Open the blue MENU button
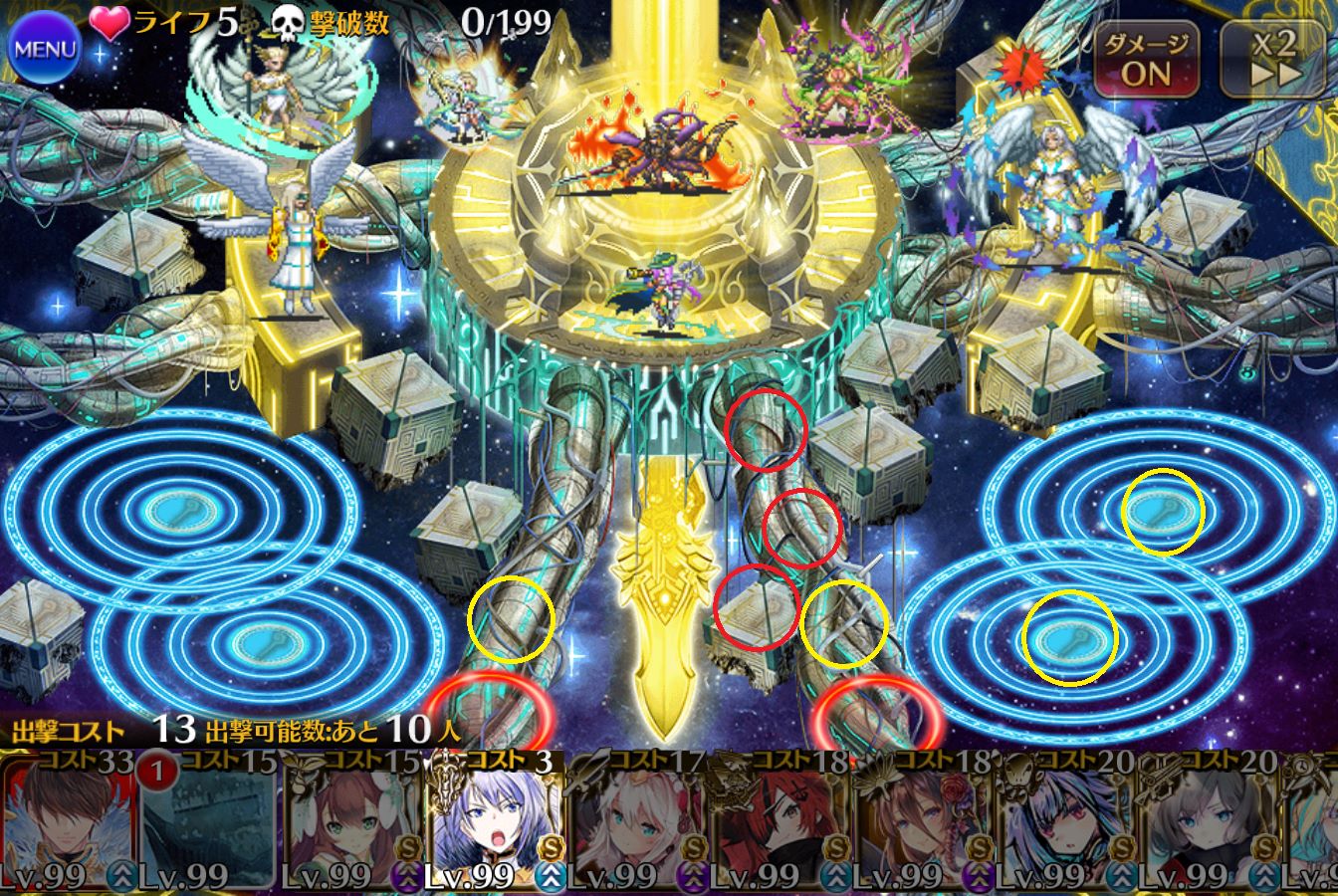 pyautogui.click(x=45, y=48)
